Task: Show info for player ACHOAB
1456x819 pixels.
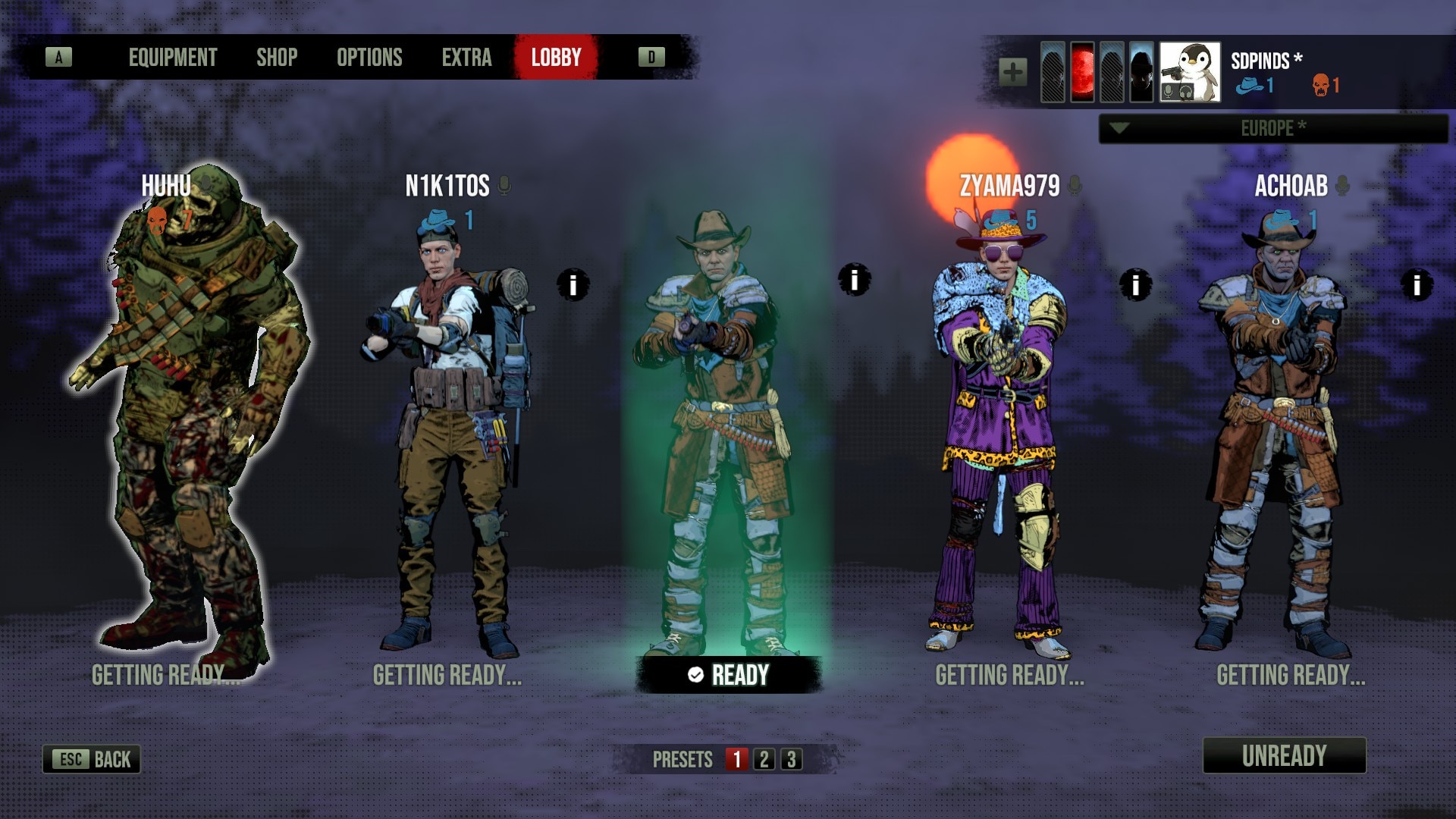Action: pos(1417,285)
